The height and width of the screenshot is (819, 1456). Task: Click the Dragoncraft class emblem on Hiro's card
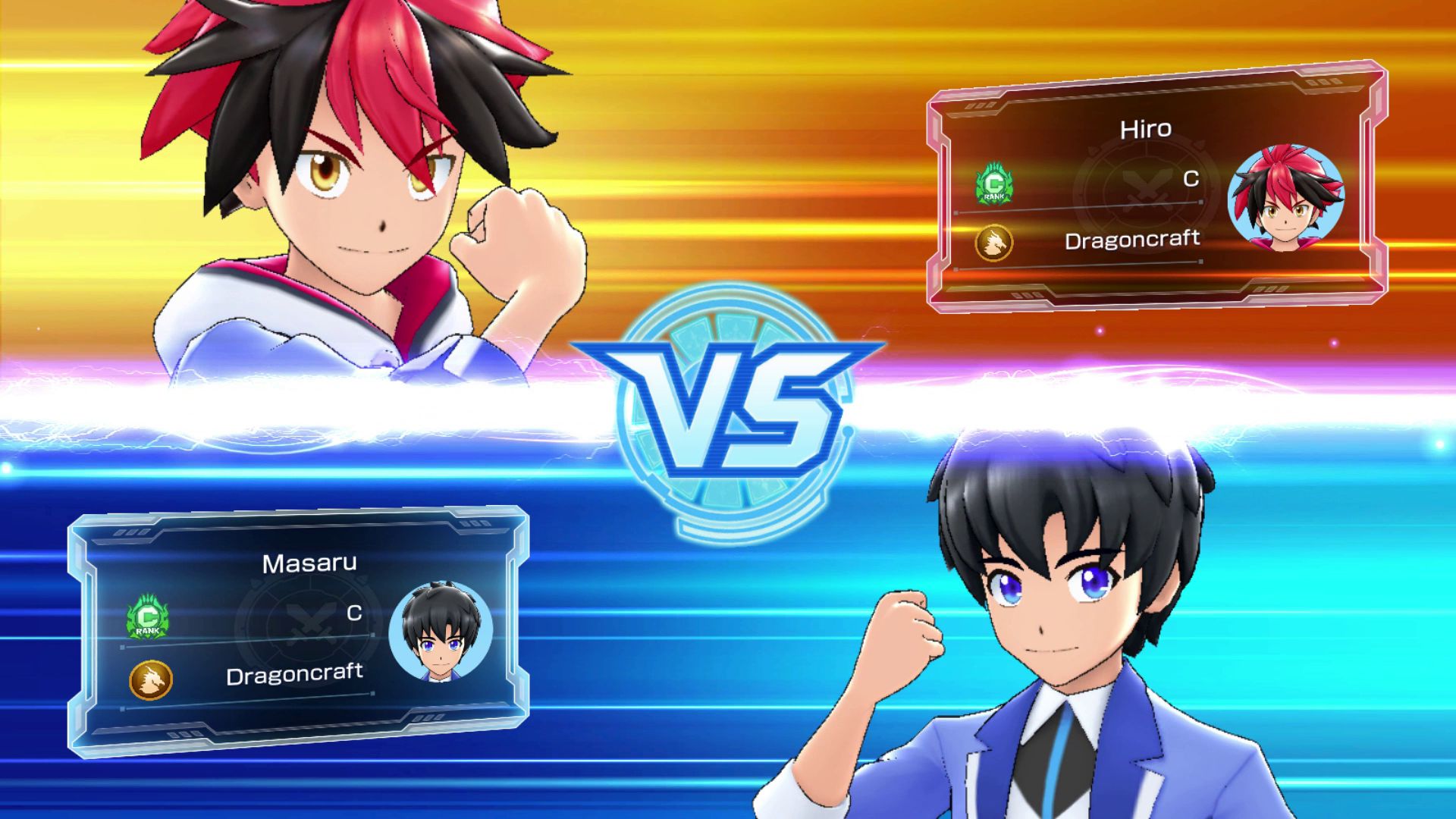pos(993,243)
